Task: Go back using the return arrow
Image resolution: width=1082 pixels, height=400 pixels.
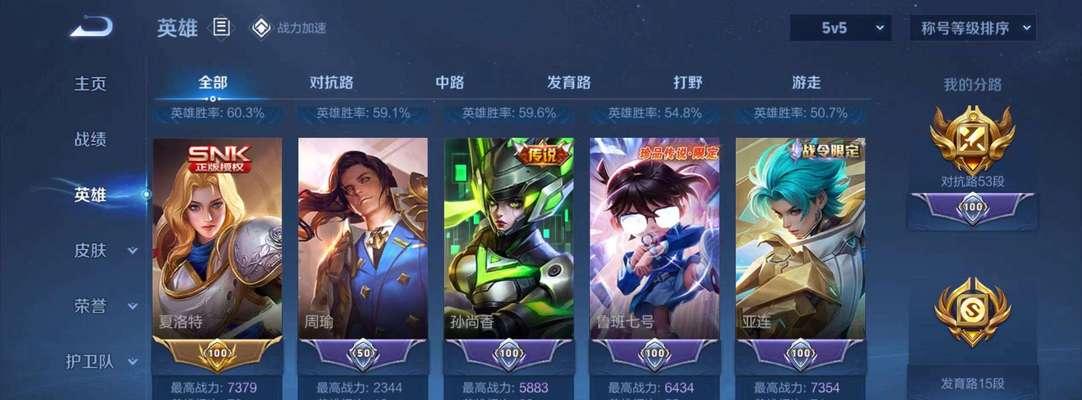Action: coord(90,27)
